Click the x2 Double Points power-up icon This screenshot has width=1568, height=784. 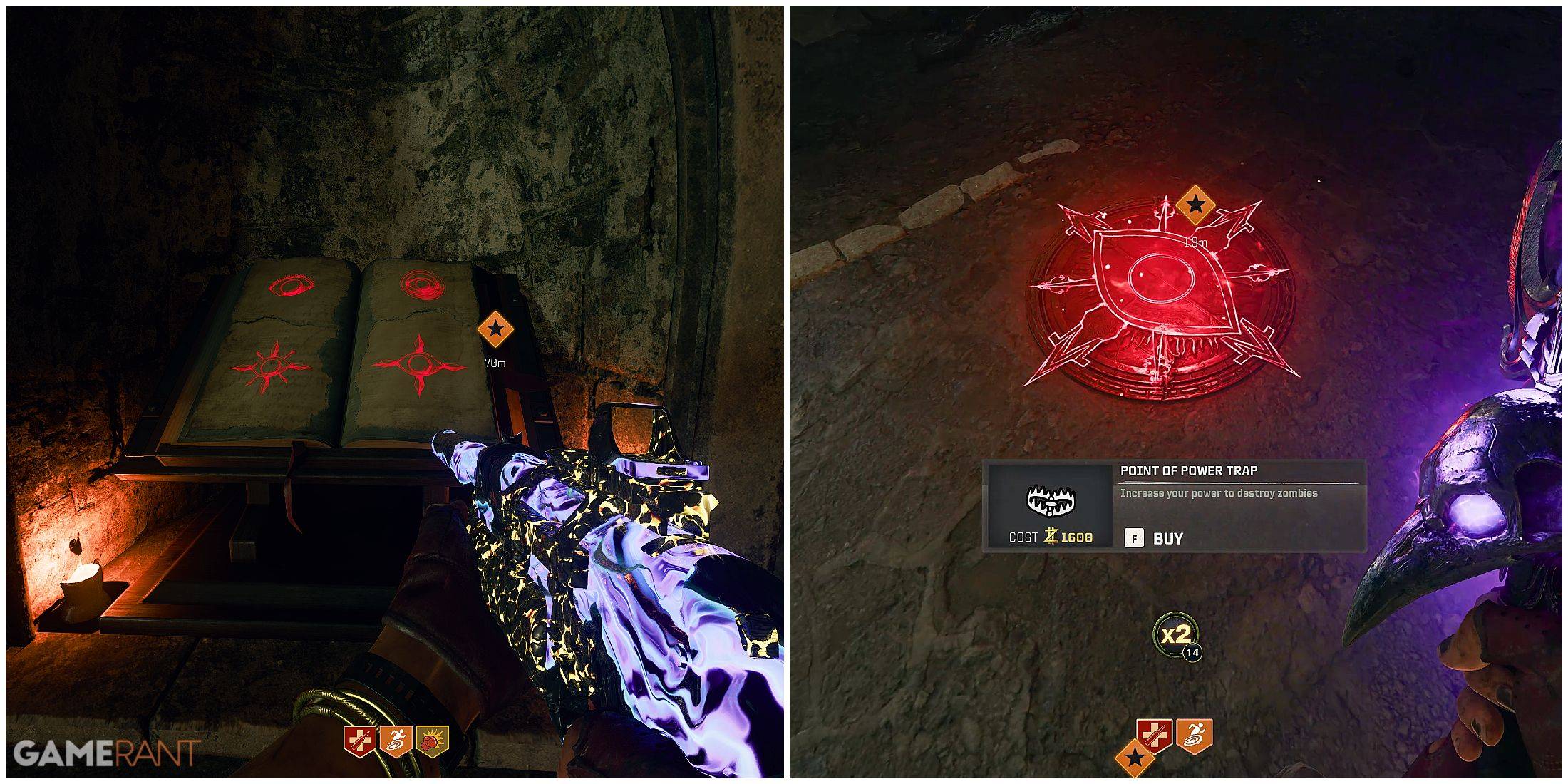pos(1176,634)
